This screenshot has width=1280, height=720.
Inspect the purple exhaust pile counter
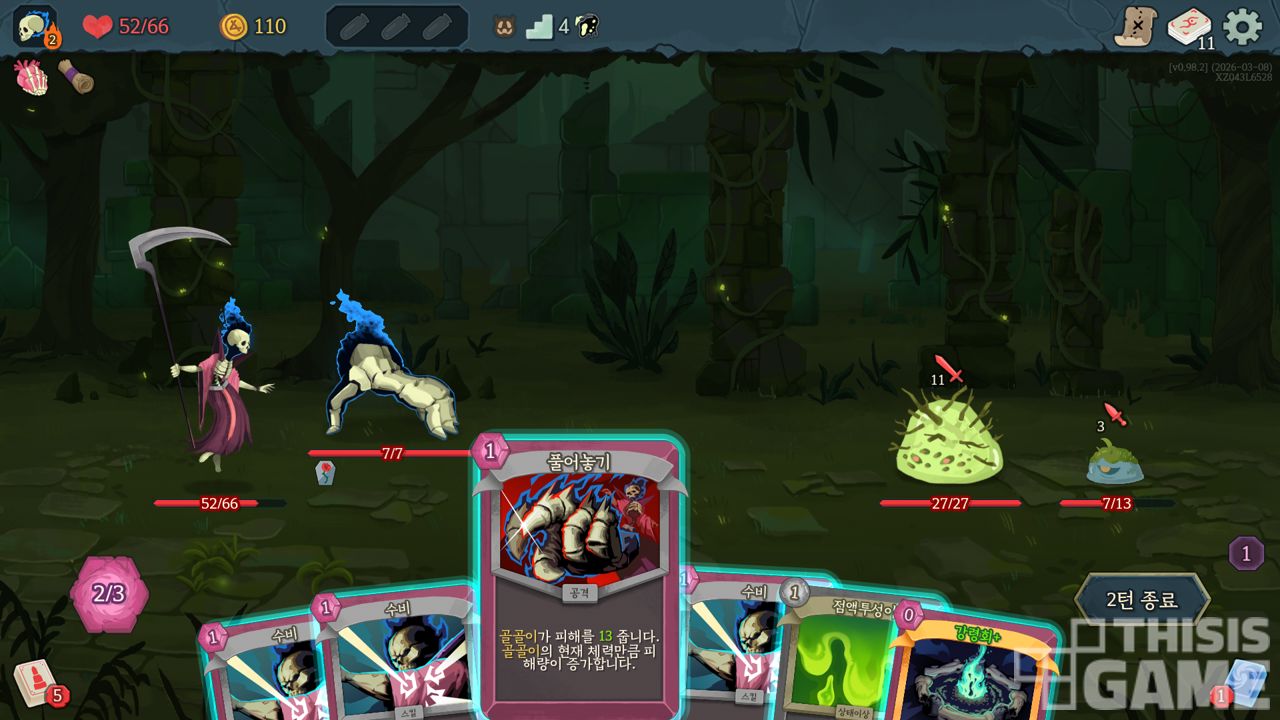(x=1246, y=553)
